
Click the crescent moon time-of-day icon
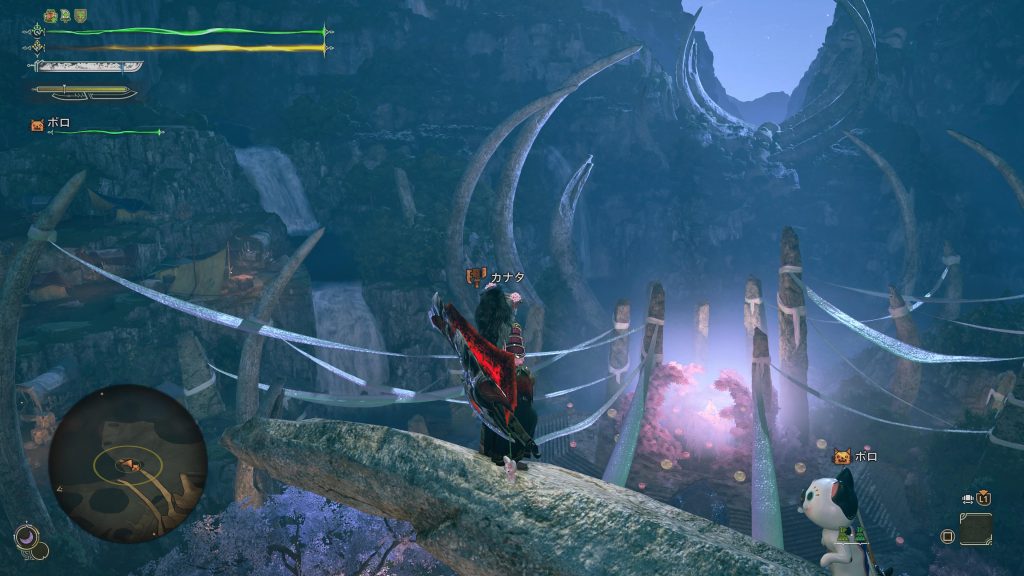click(27, 539)
